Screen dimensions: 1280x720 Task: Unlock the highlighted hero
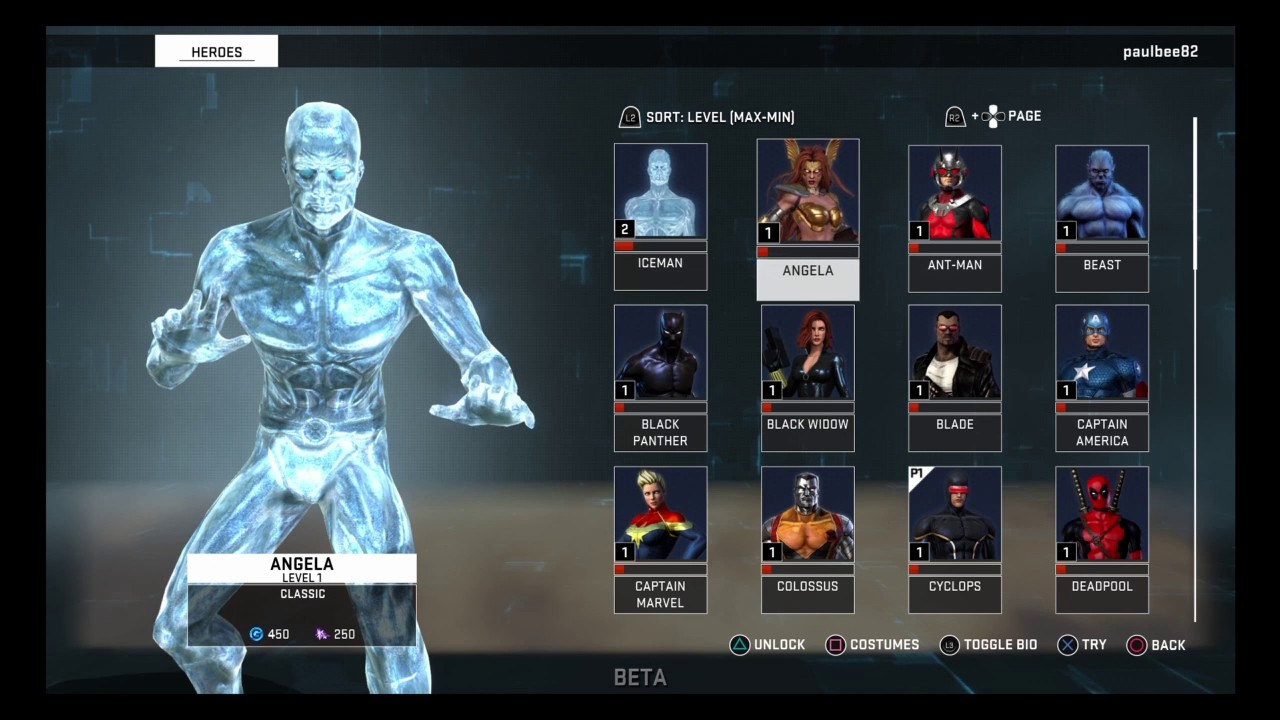(768, 645)
